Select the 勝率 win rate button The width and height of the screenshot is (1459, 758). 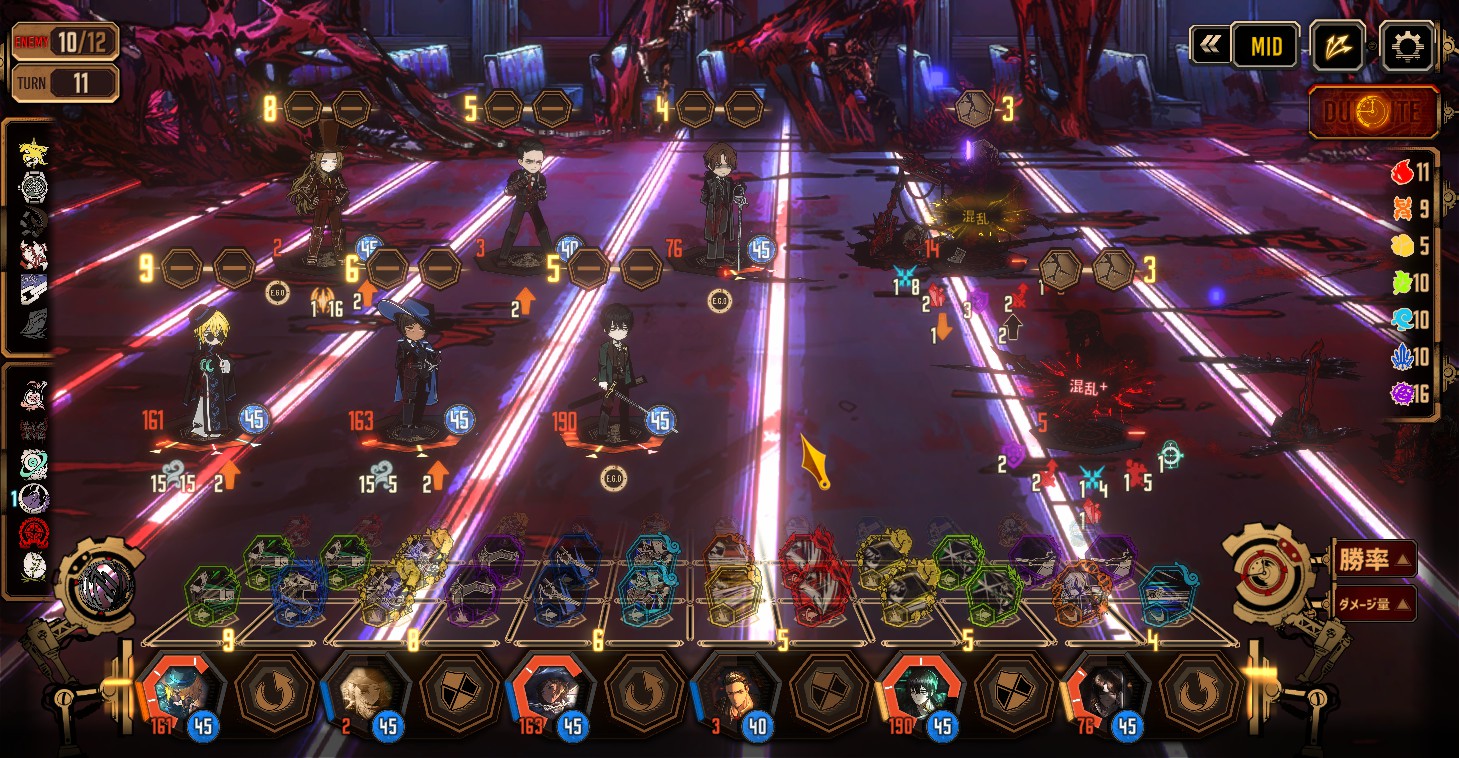pos(1374,559)
